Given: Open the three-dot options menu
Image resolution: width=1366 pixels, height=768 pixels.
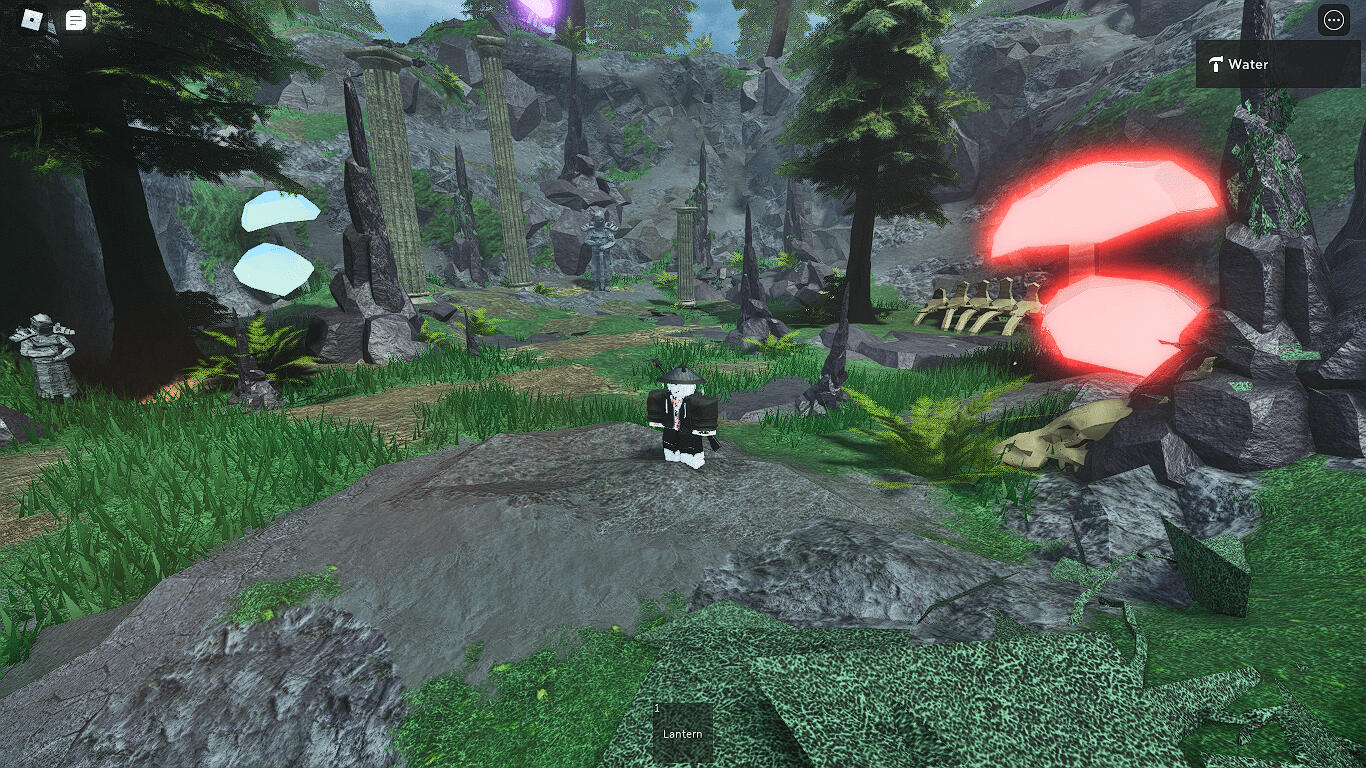Looking at the screenshot, I should (1333, 20).
